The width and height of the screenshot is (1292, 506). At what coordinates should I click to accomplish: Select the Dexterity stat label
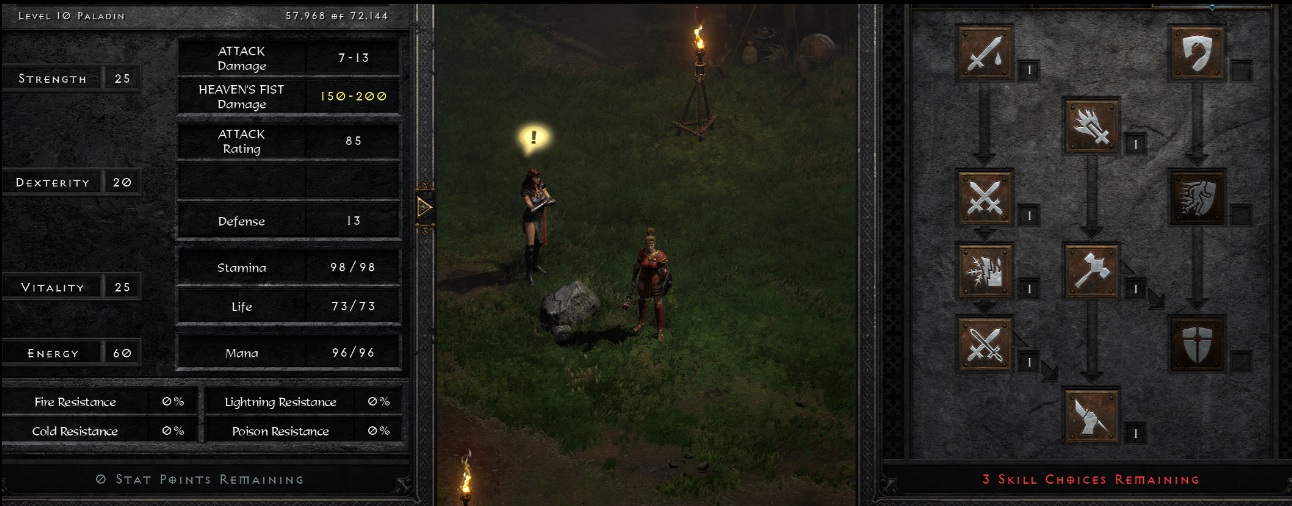tap(53, 183)
